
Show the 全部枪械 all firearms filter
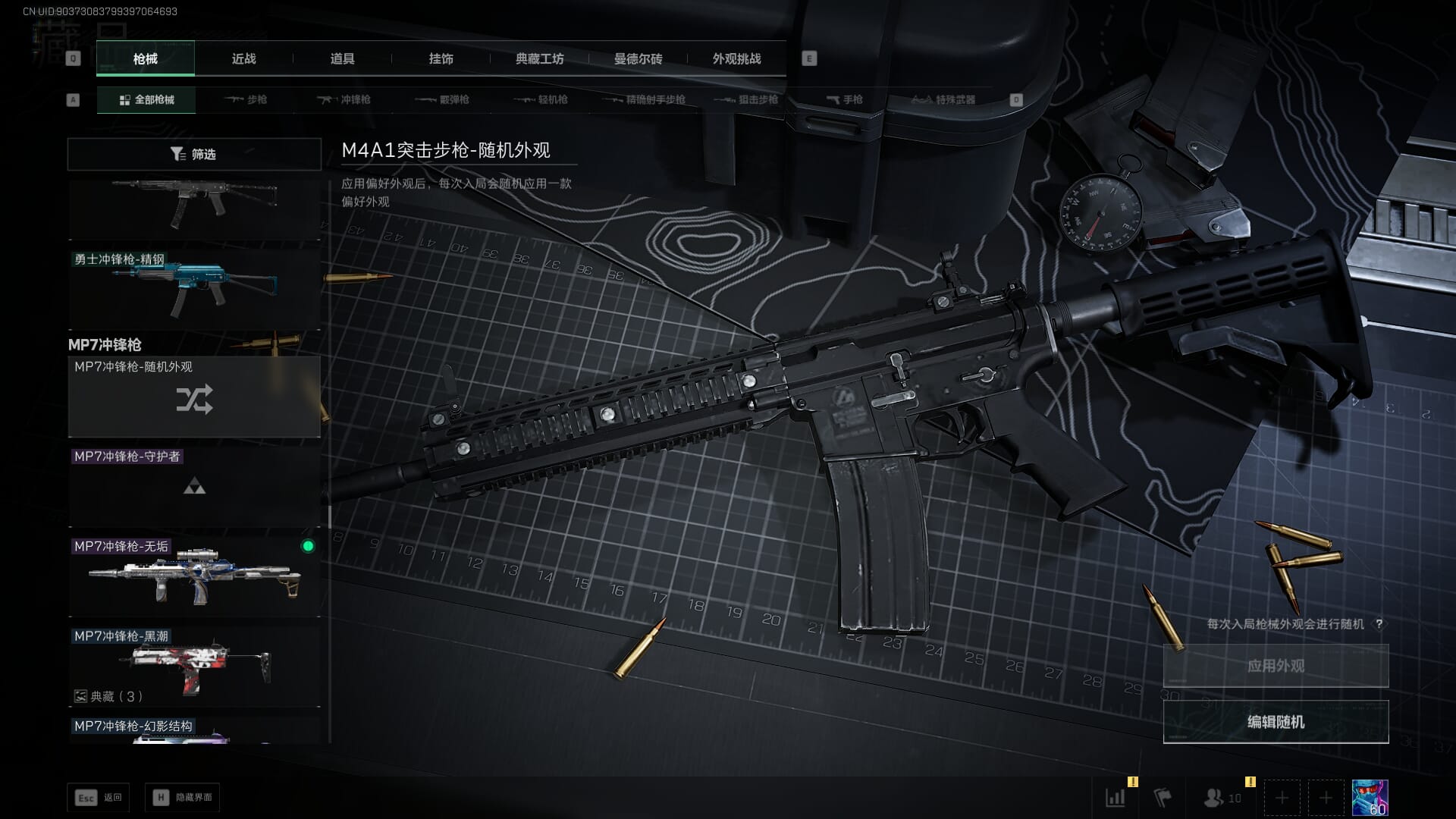[146, 99]
